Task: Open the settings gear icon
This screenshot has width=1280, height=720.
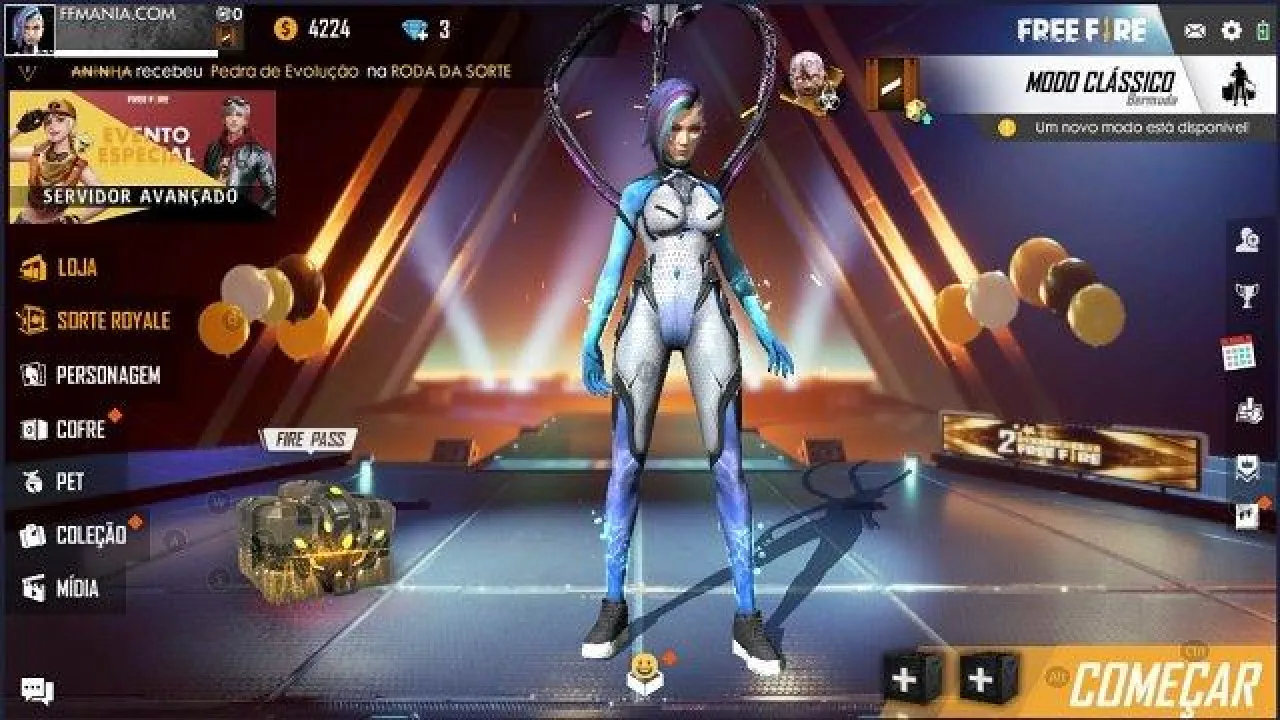Action: click(x=1231, y=31)
